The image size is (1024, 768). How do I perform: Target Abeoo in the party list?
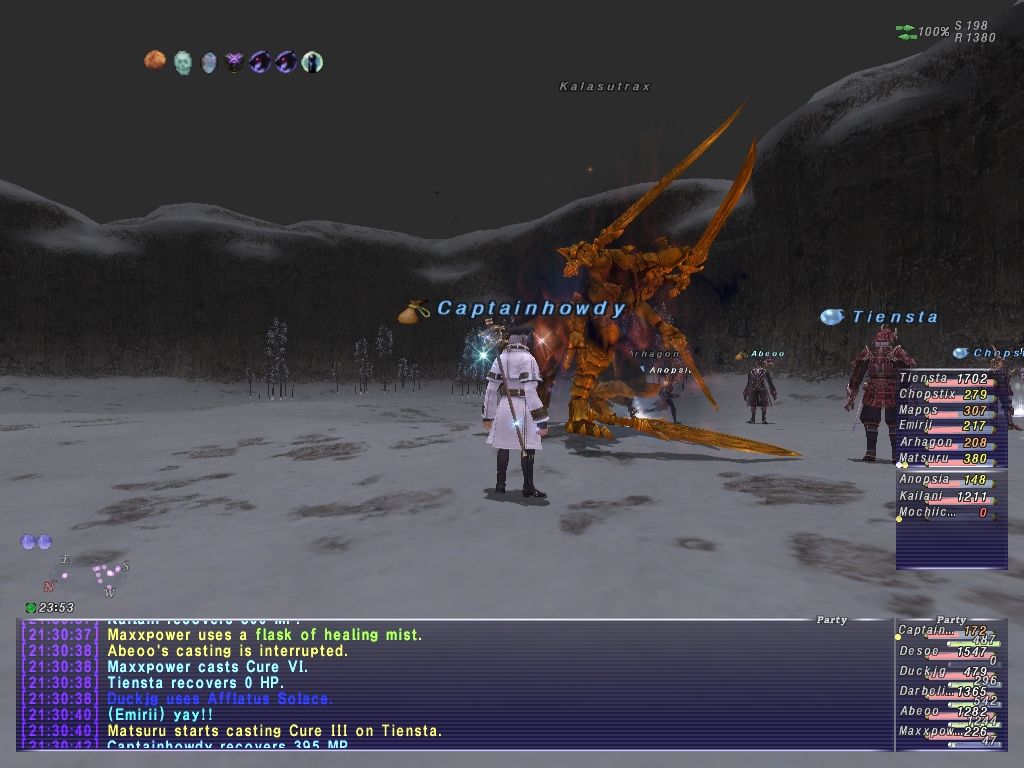948,712
